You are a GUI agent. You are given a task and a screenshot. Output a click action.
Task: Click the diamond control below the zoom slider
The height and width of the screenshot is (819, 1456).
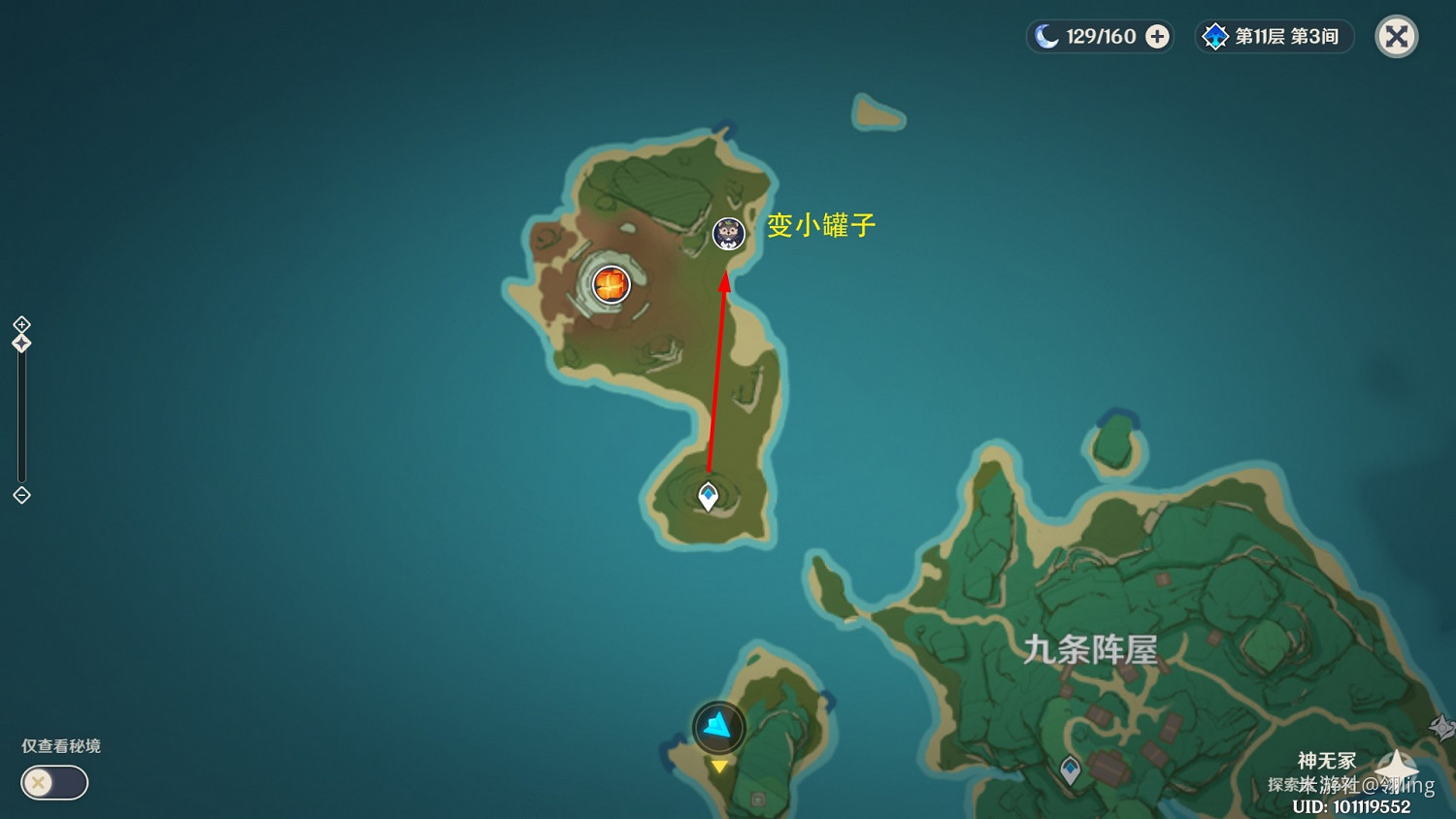coord(20,496)
